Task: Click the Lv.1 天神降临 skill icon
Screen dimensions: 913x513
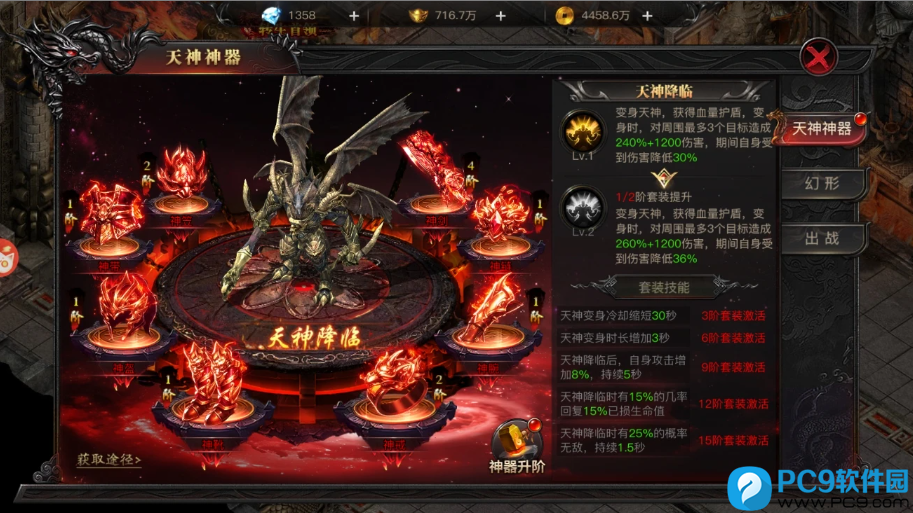Action: 580,130
